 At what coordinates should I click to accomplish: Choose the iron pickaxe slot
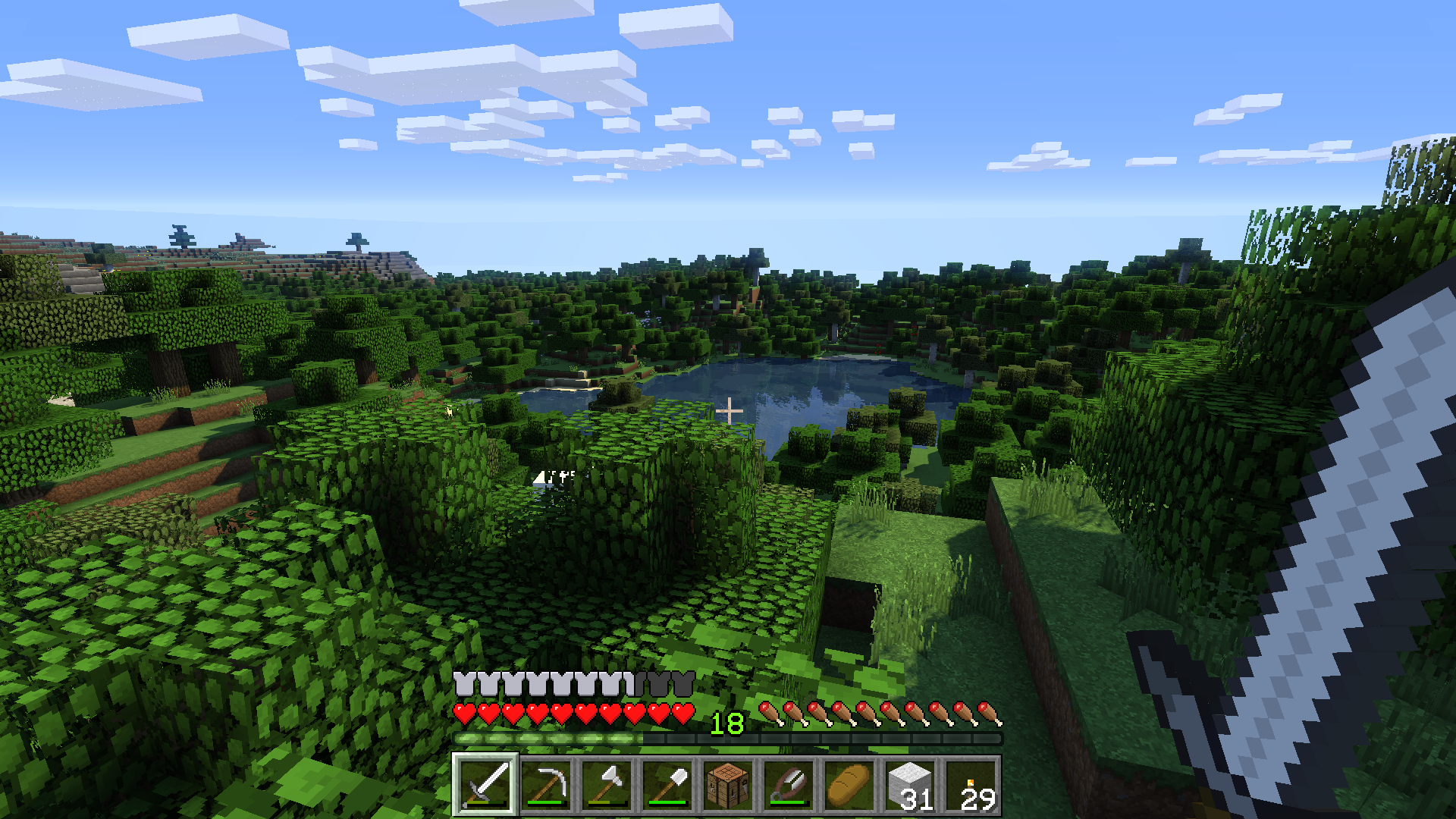pyautogui.click(x=546, y=784)
